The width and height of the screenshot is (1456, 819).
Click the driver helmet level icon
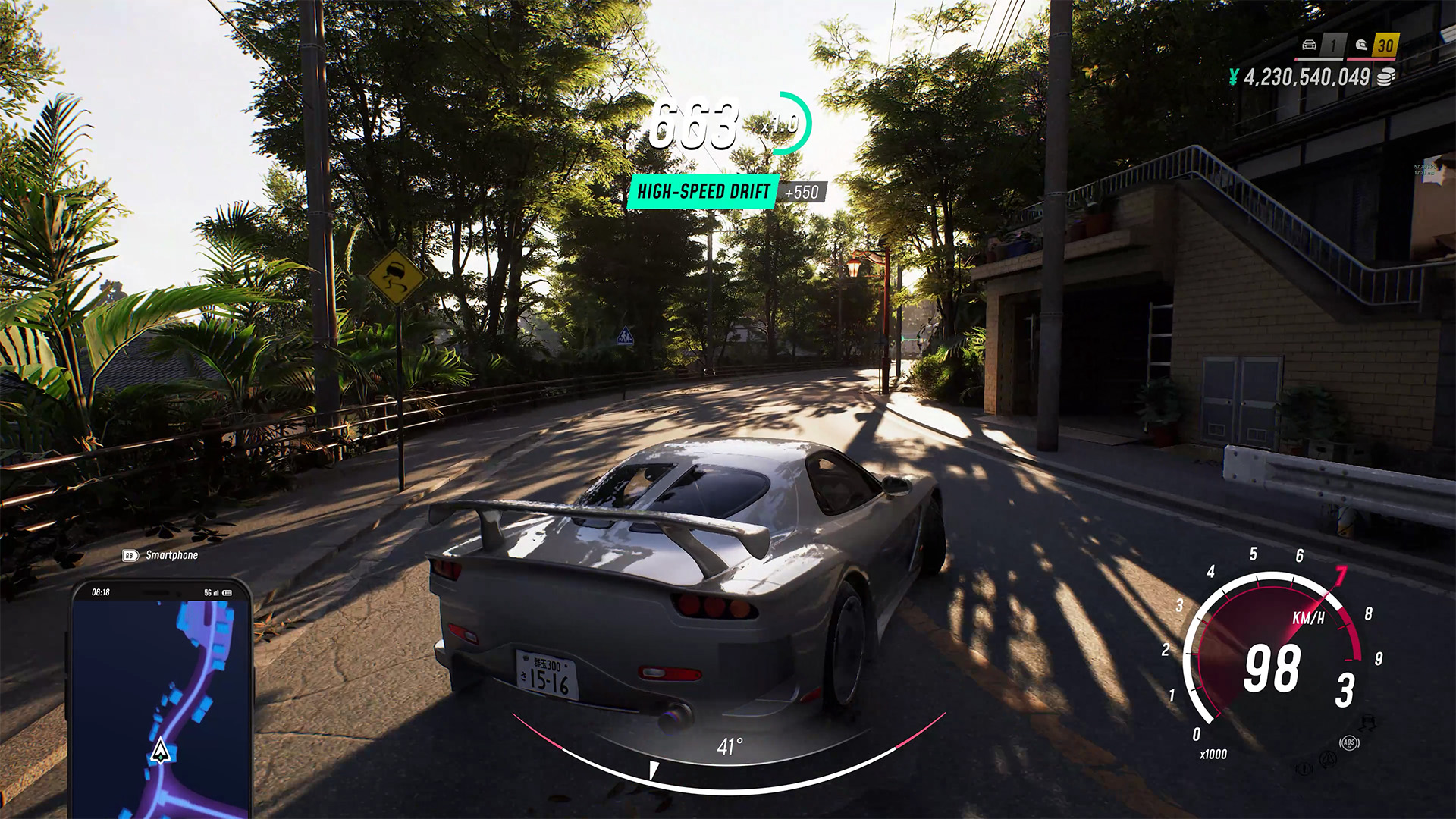[1361, 45]
